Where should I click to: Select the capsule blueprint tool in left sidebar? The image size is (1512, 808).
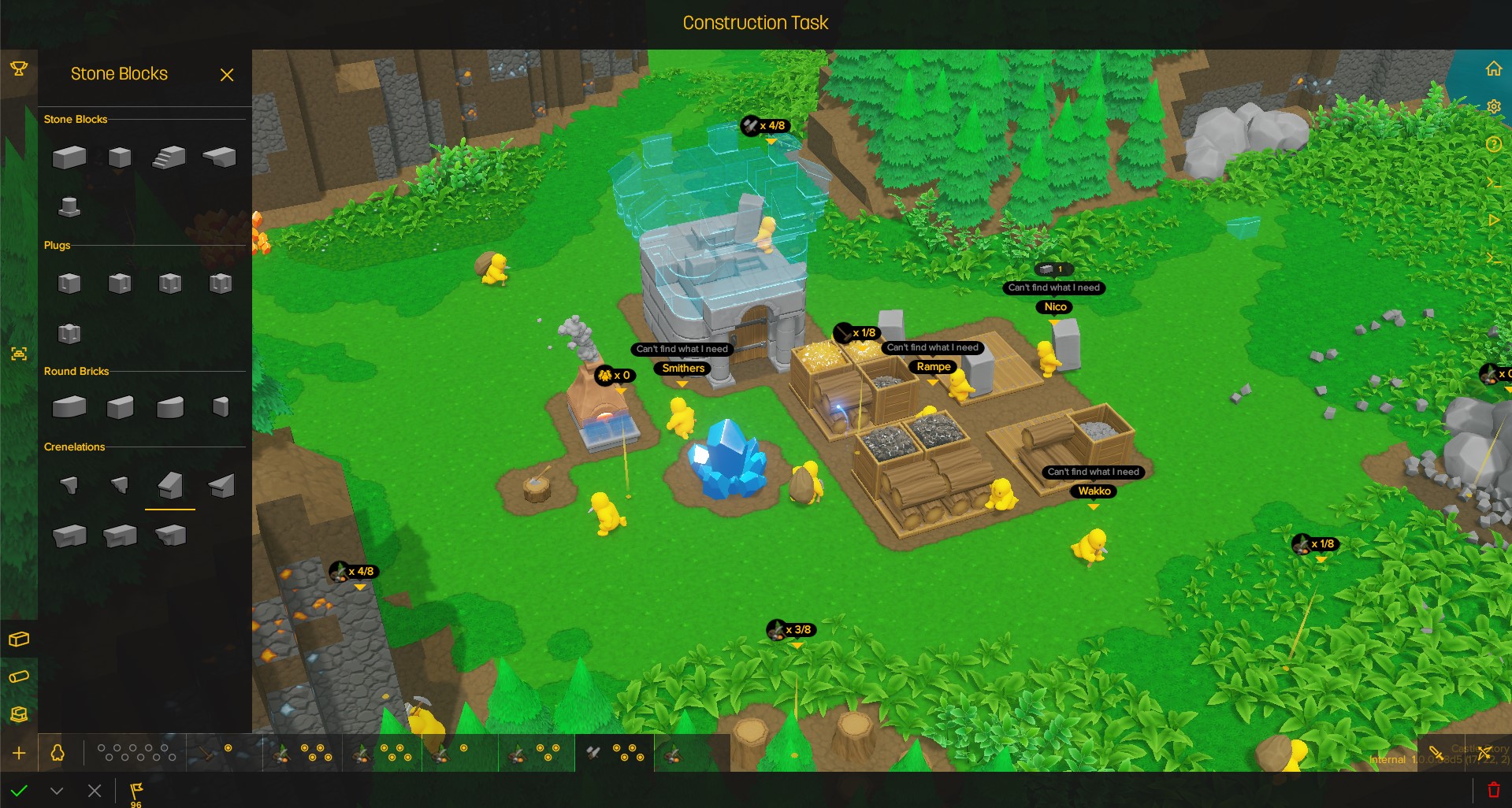click(19, 676)
